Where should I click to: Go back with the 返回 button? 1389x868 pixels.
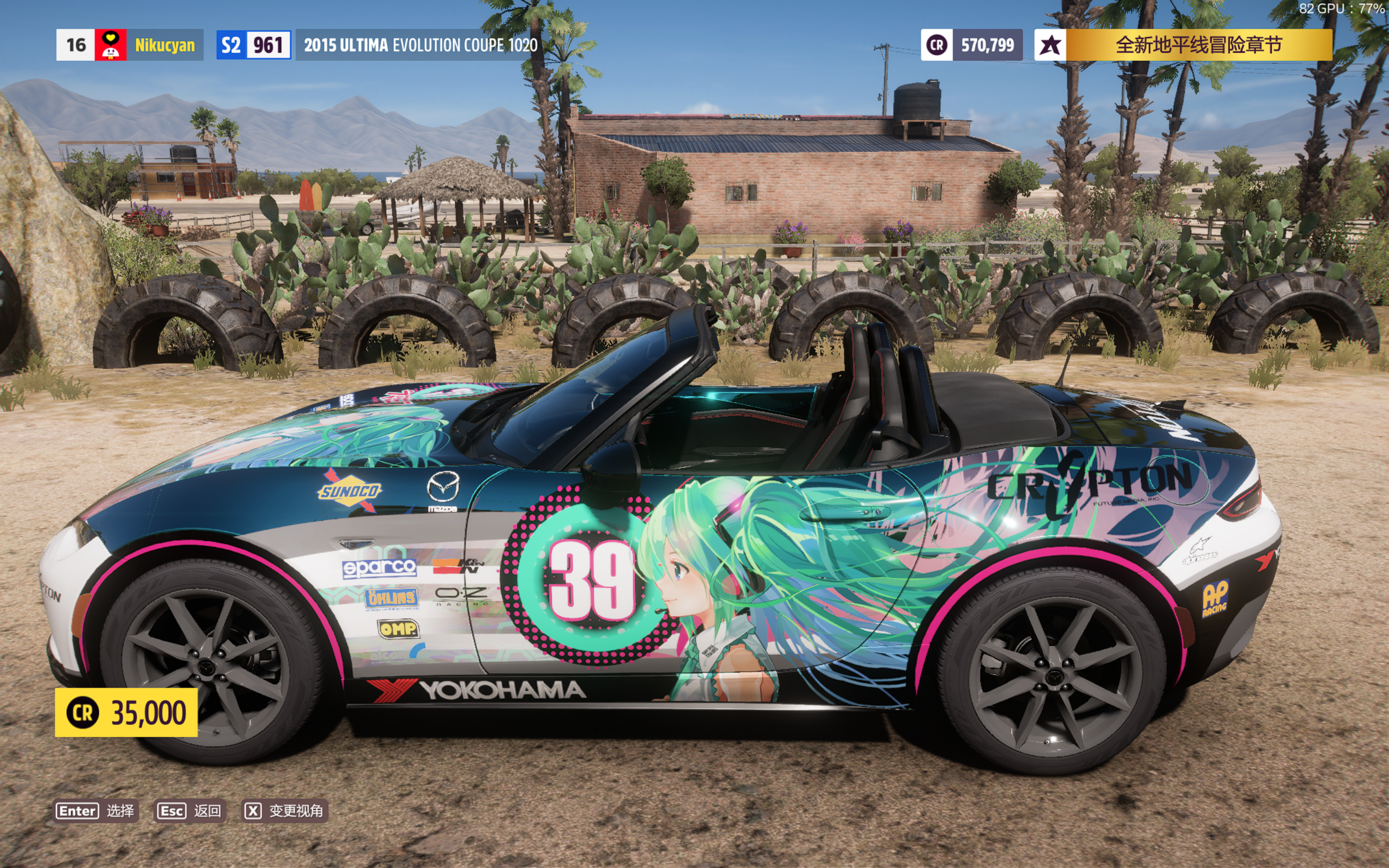[190, 810]
